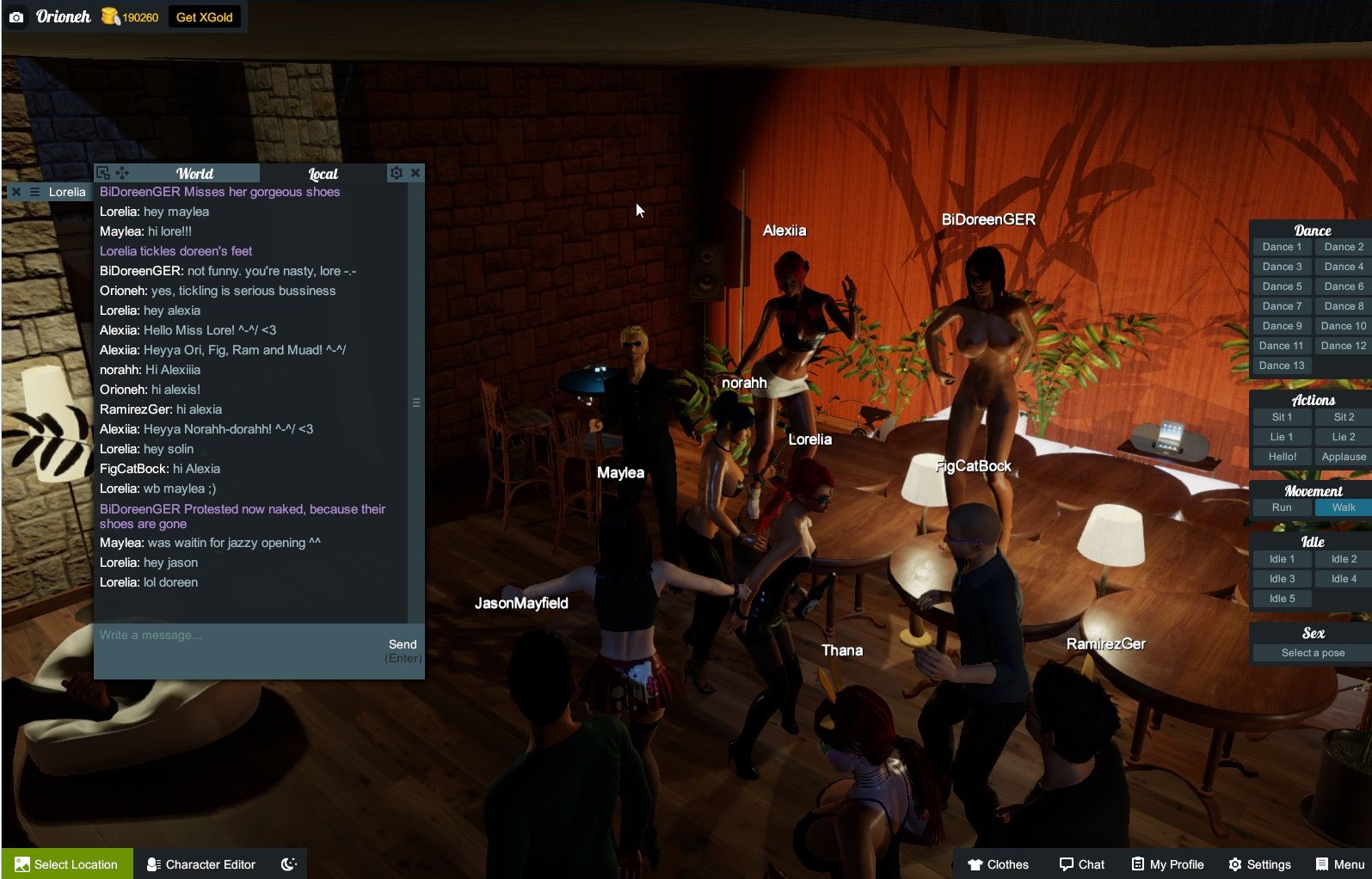Open the Clothes panel
Viewport: 1372px width, 879px height.
click(x=998, y=864)
